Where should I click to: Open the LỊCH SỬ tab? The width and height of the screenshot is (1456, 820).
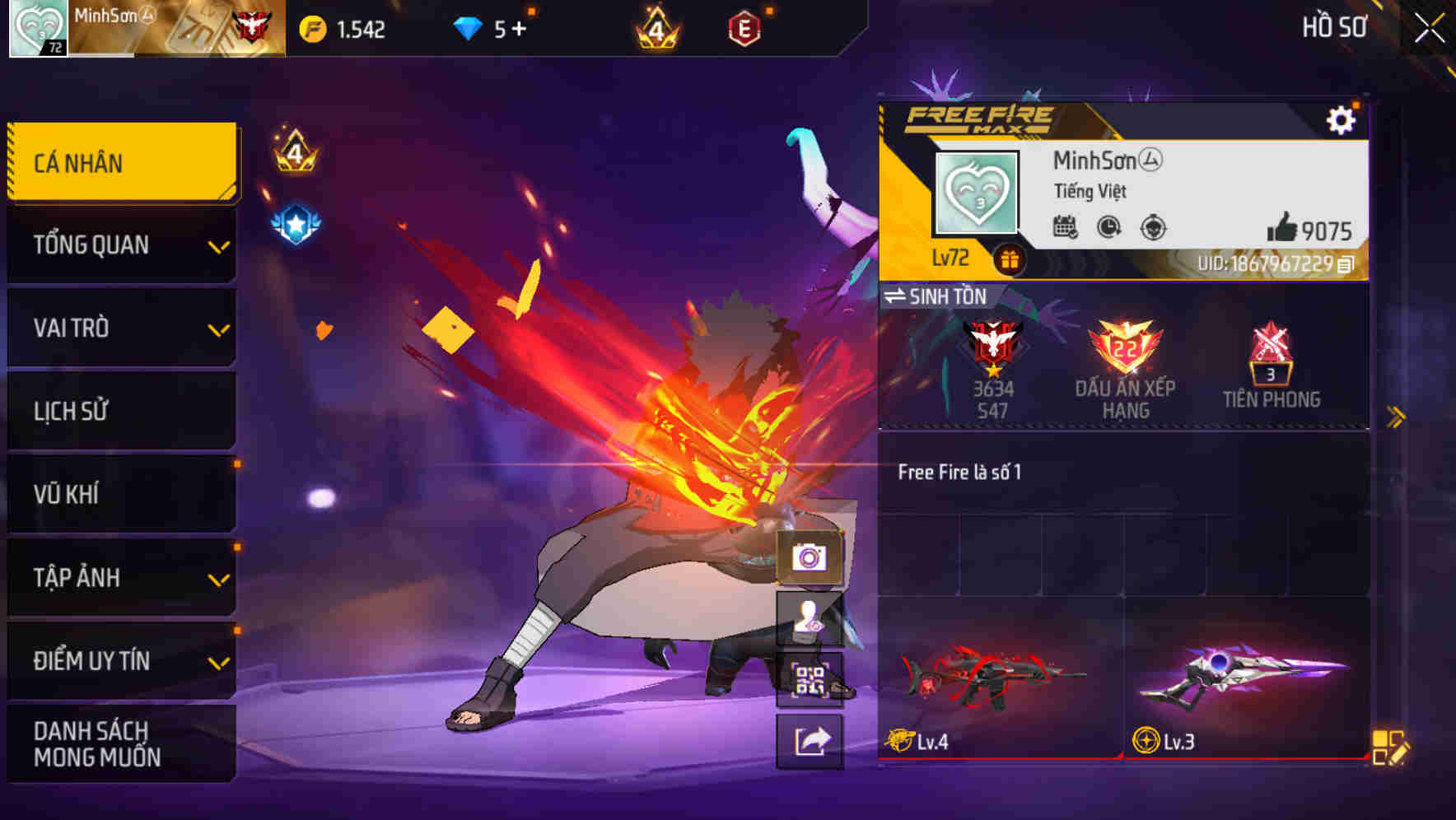[x=122, y=411]
